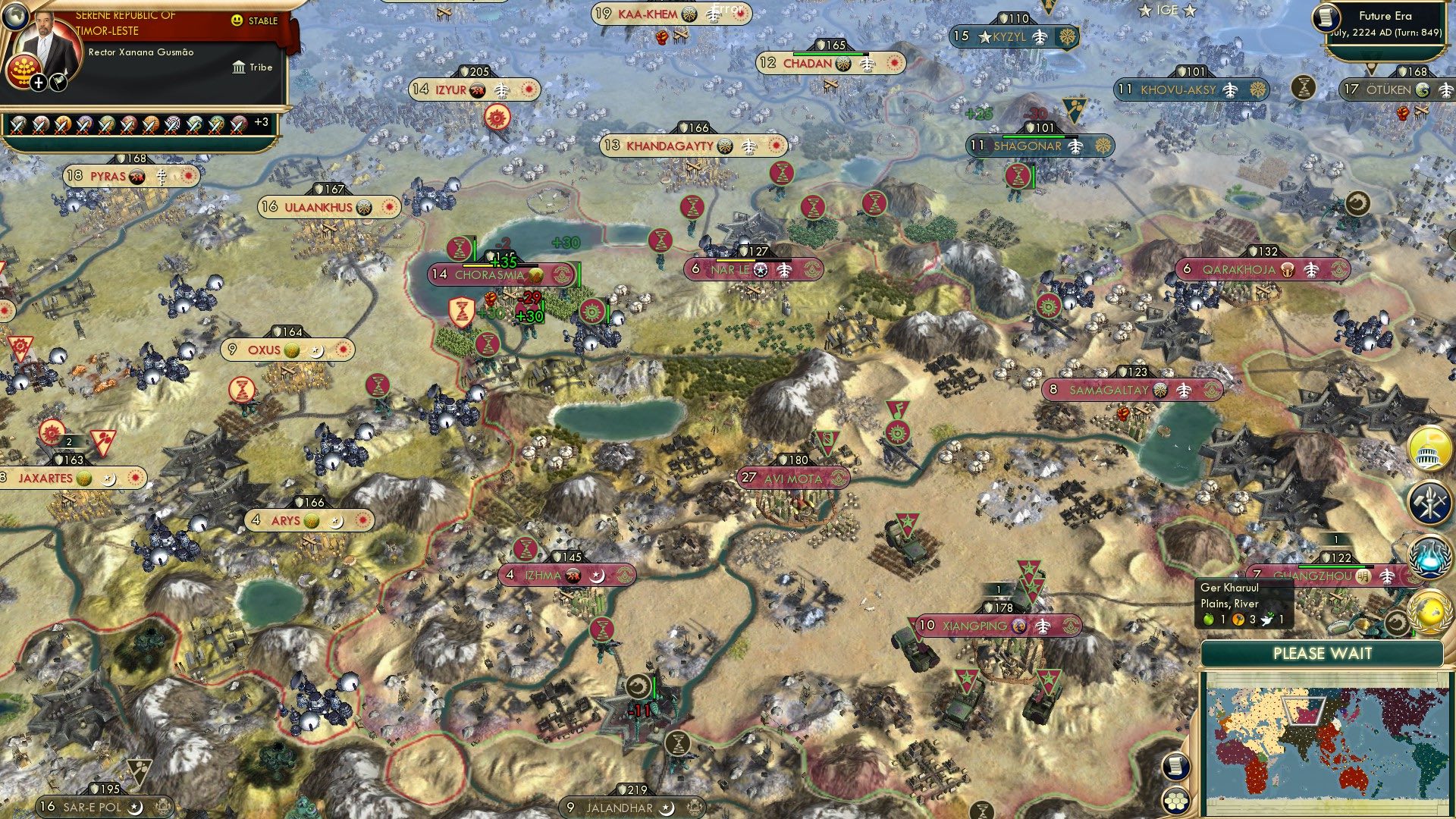
Task: Toggle the flag icon under the leader portrait
Action: (58, 82)
